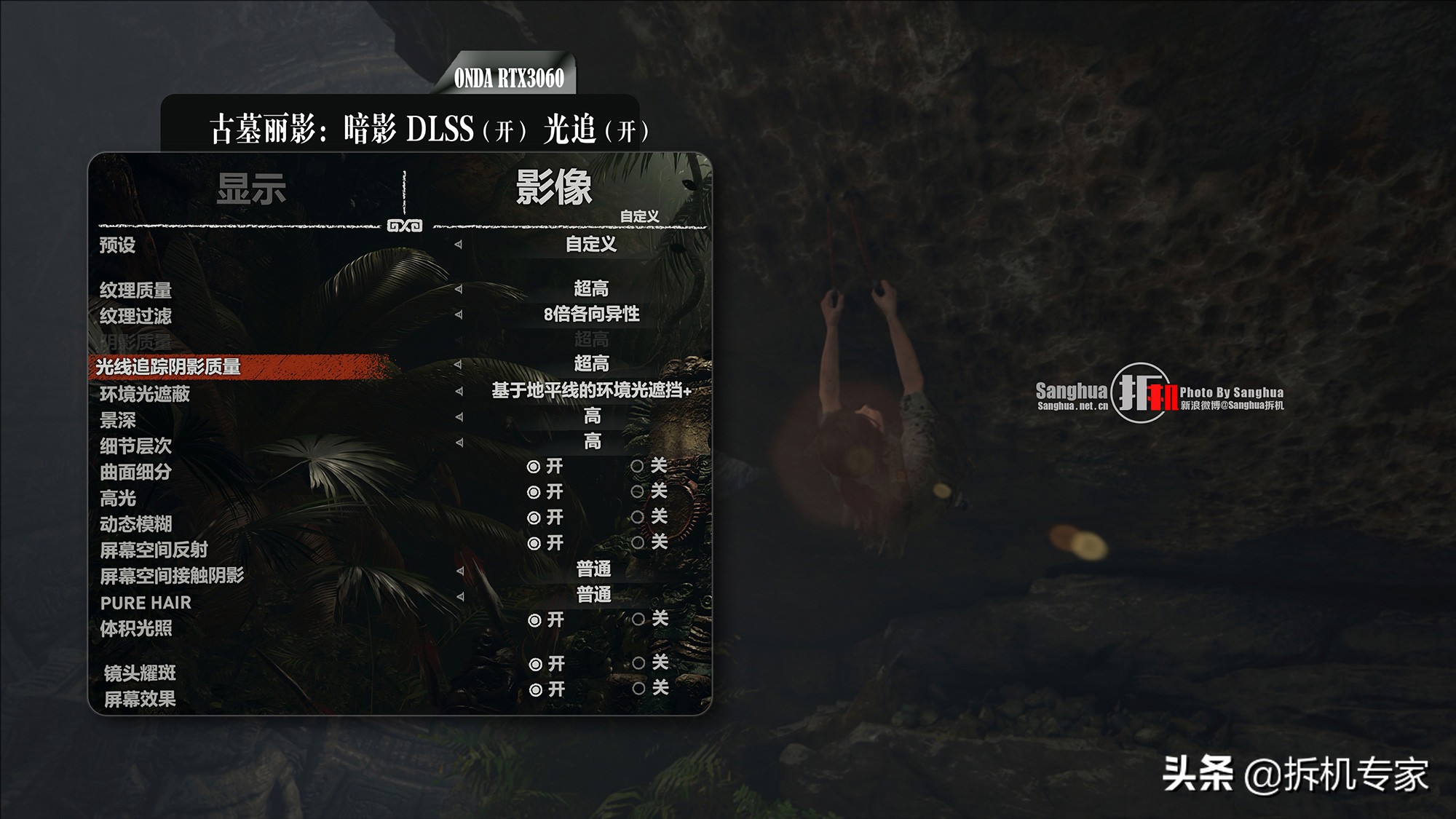Select the 细节层次 level of detail row
This screenshot has width=1456, height=819.
point(136,446)
